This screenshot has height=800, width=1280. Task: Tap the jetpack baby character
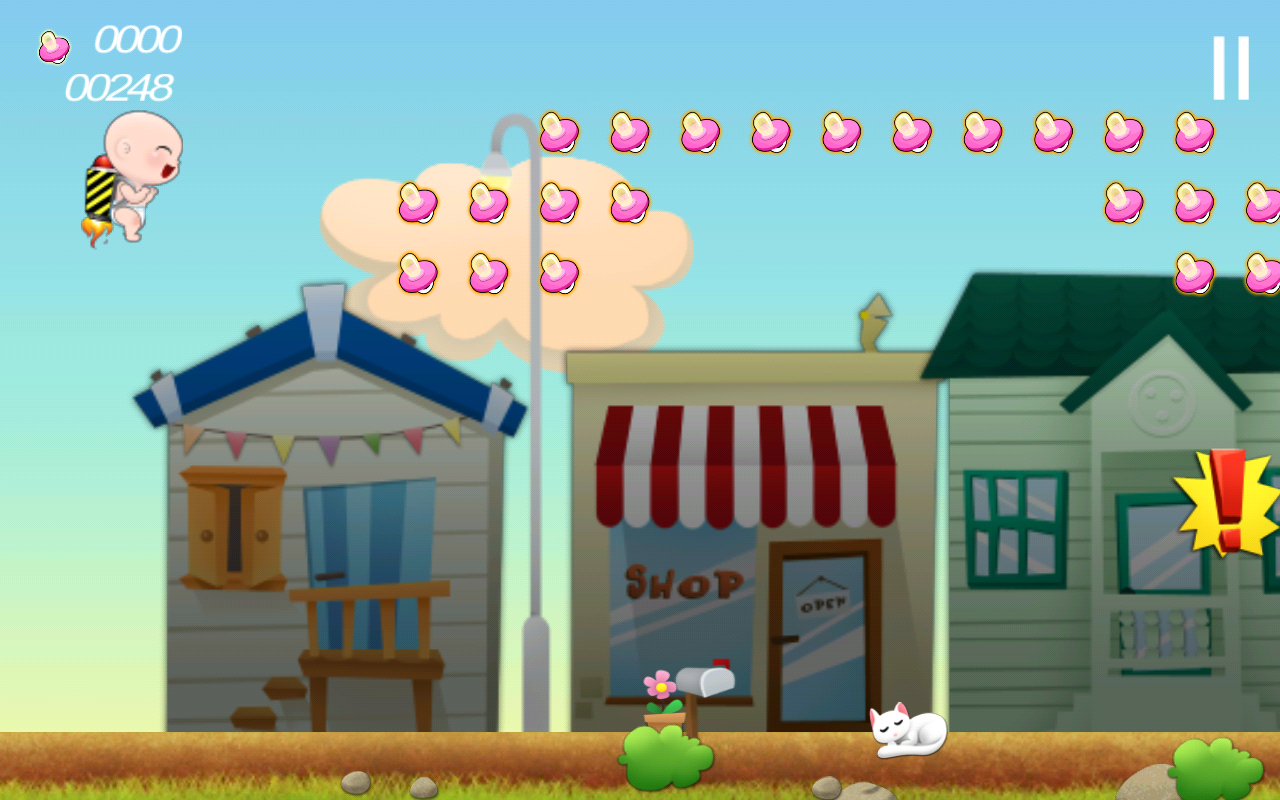point(135,180)
